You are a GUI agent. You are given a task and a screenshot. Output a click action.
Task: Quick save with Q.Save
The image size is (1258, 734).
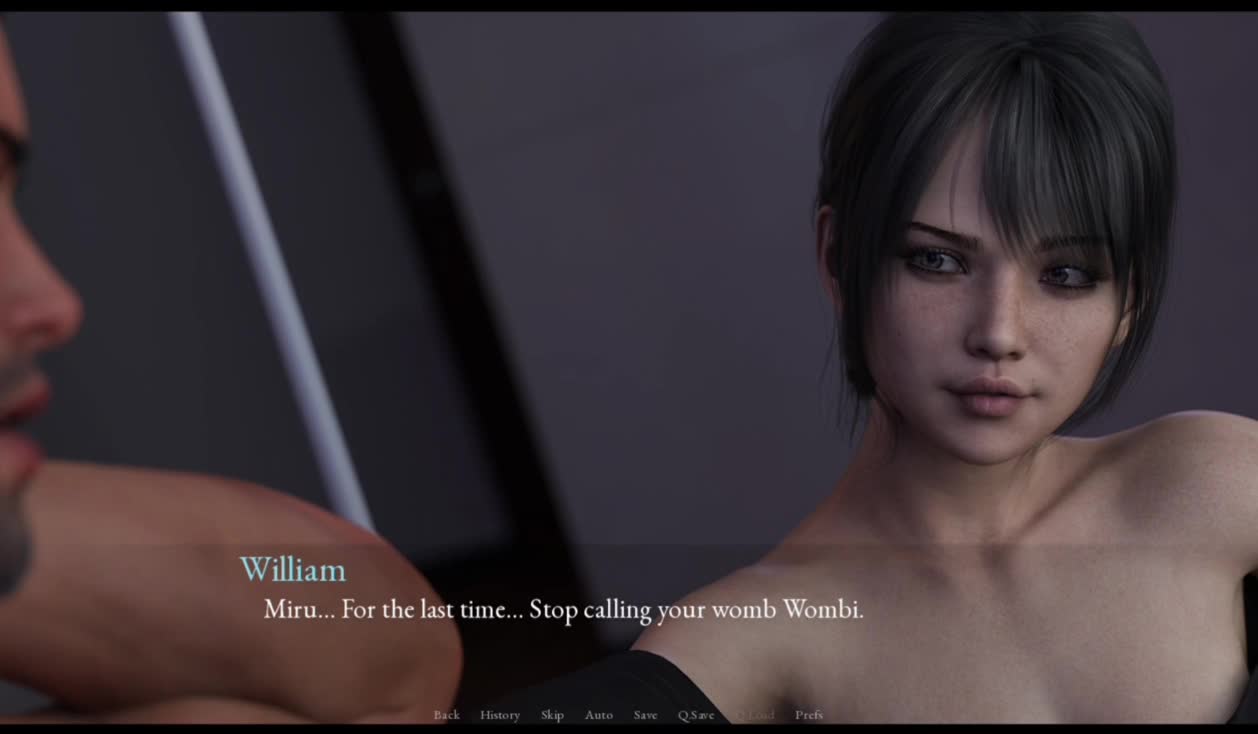pyautogui.click(x=696, y=715)
